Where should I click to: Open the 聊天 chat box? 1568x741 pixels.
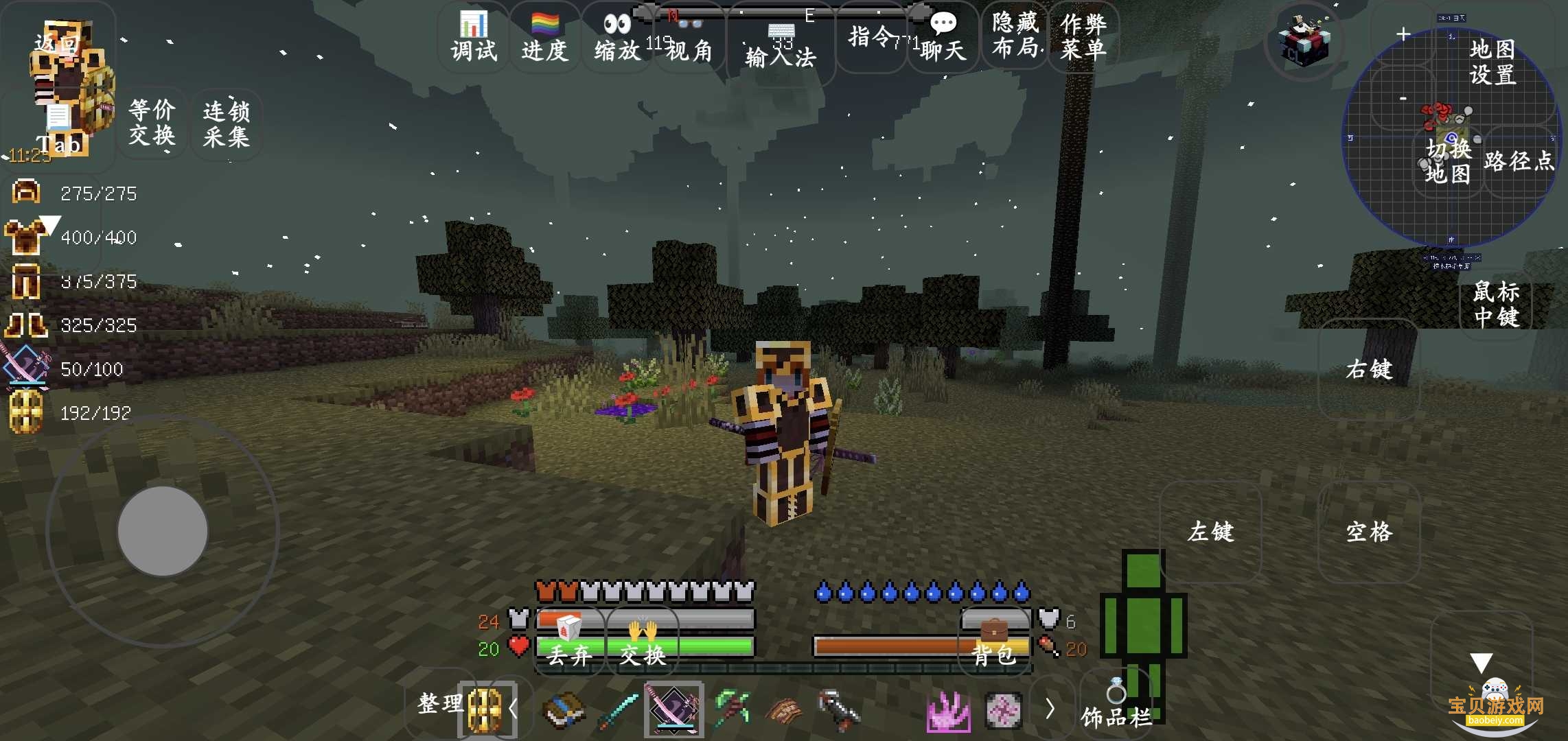(x=943, y=38)
